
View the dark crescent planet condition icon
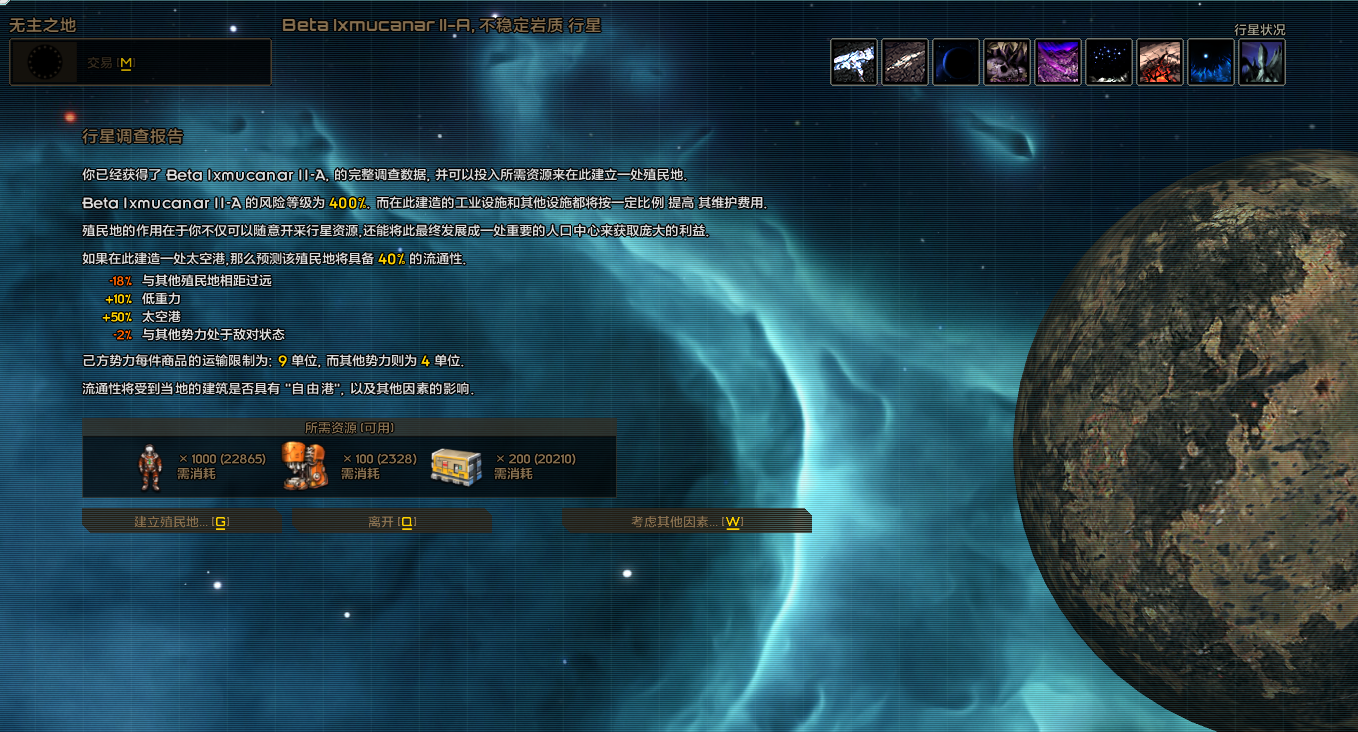(956, 62)
